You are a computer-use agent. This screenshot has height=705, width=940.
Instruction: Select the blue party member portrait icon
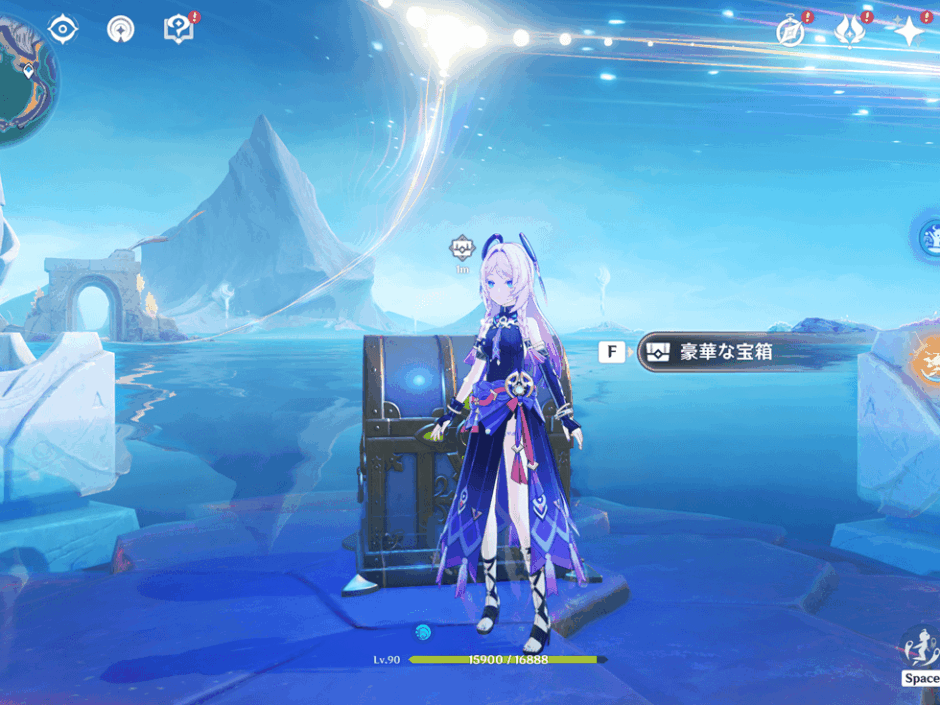pos(930,238)
